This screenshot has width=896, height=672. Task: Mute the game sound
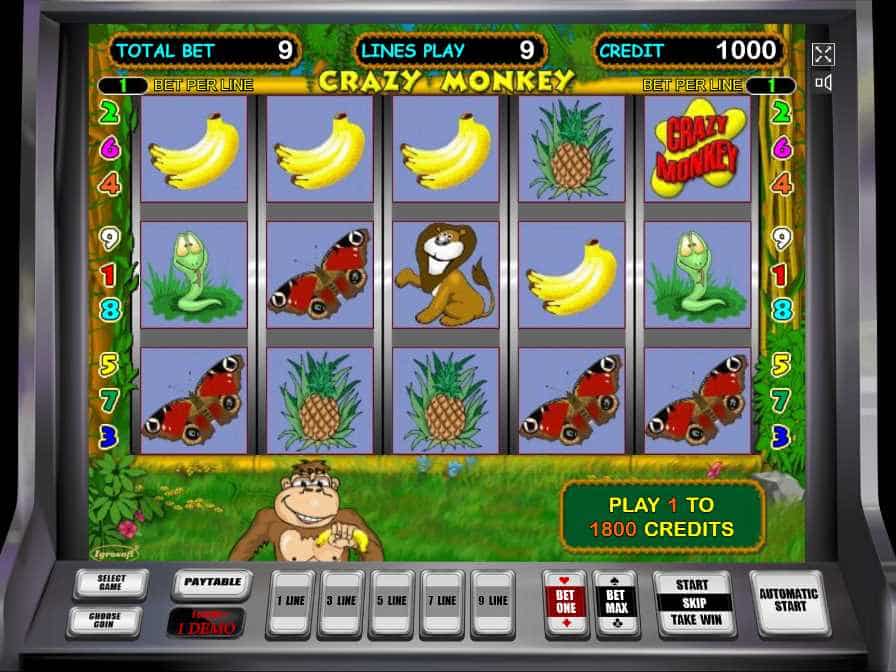[x=823, y=83]
